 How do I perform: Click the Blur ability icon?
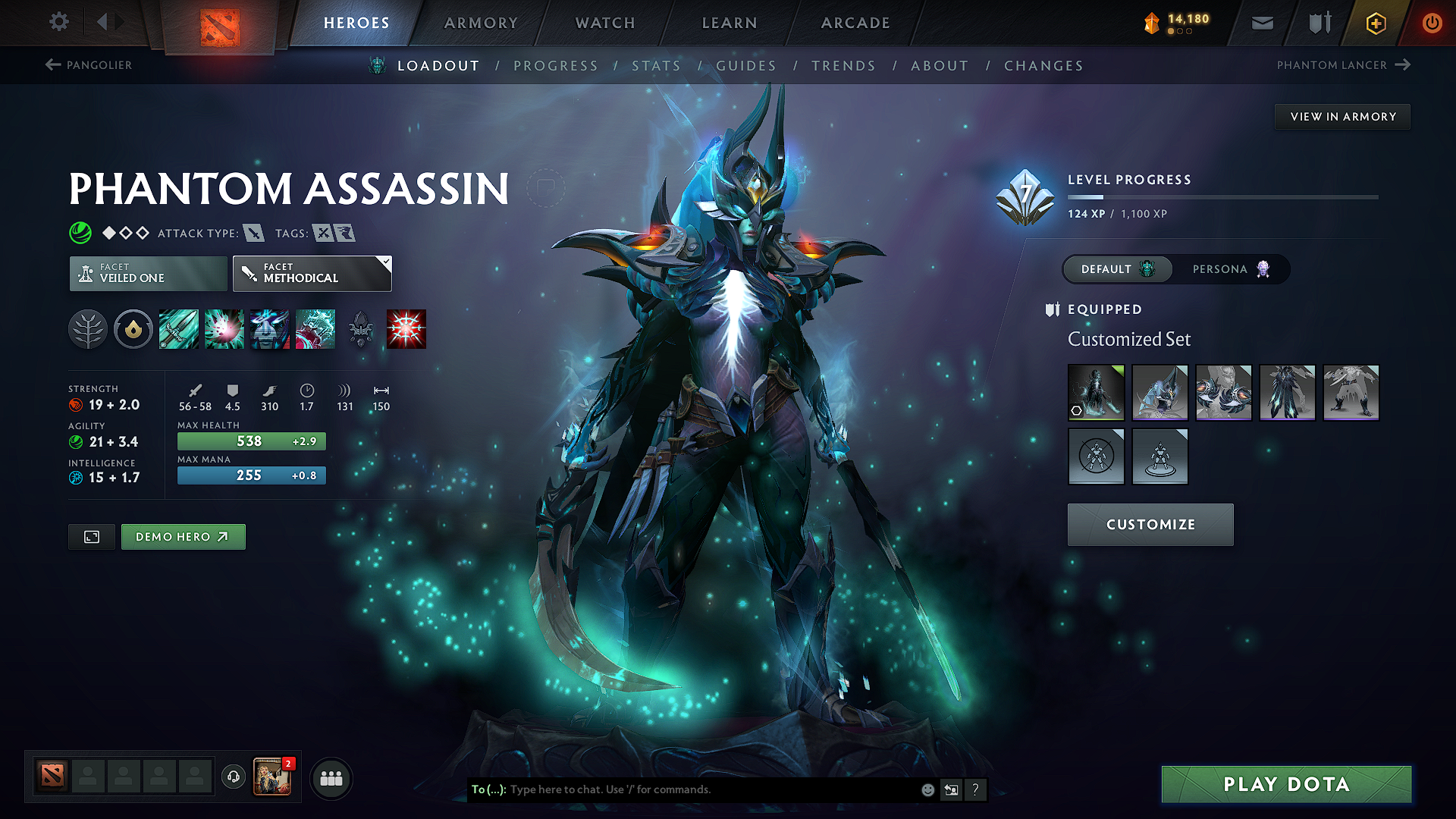270,328
